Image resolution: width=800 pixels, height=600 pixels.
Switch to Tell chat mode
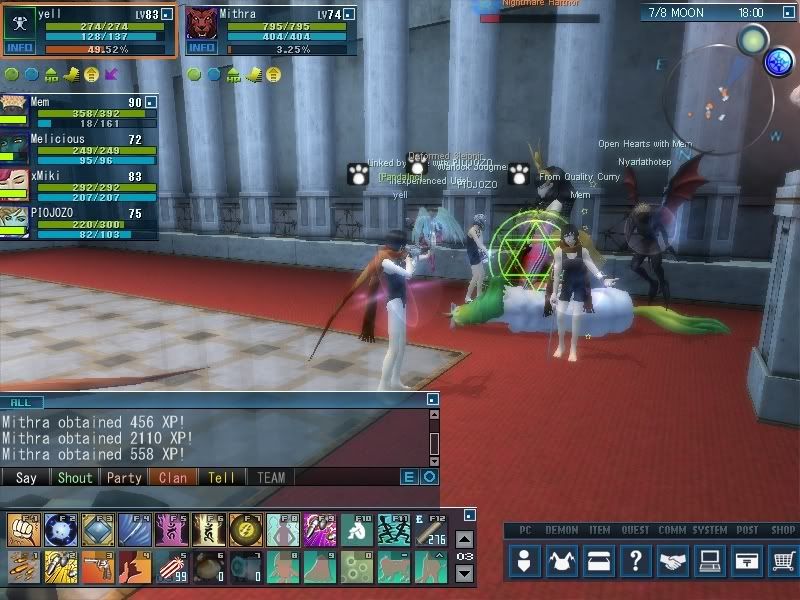point(221,478)
